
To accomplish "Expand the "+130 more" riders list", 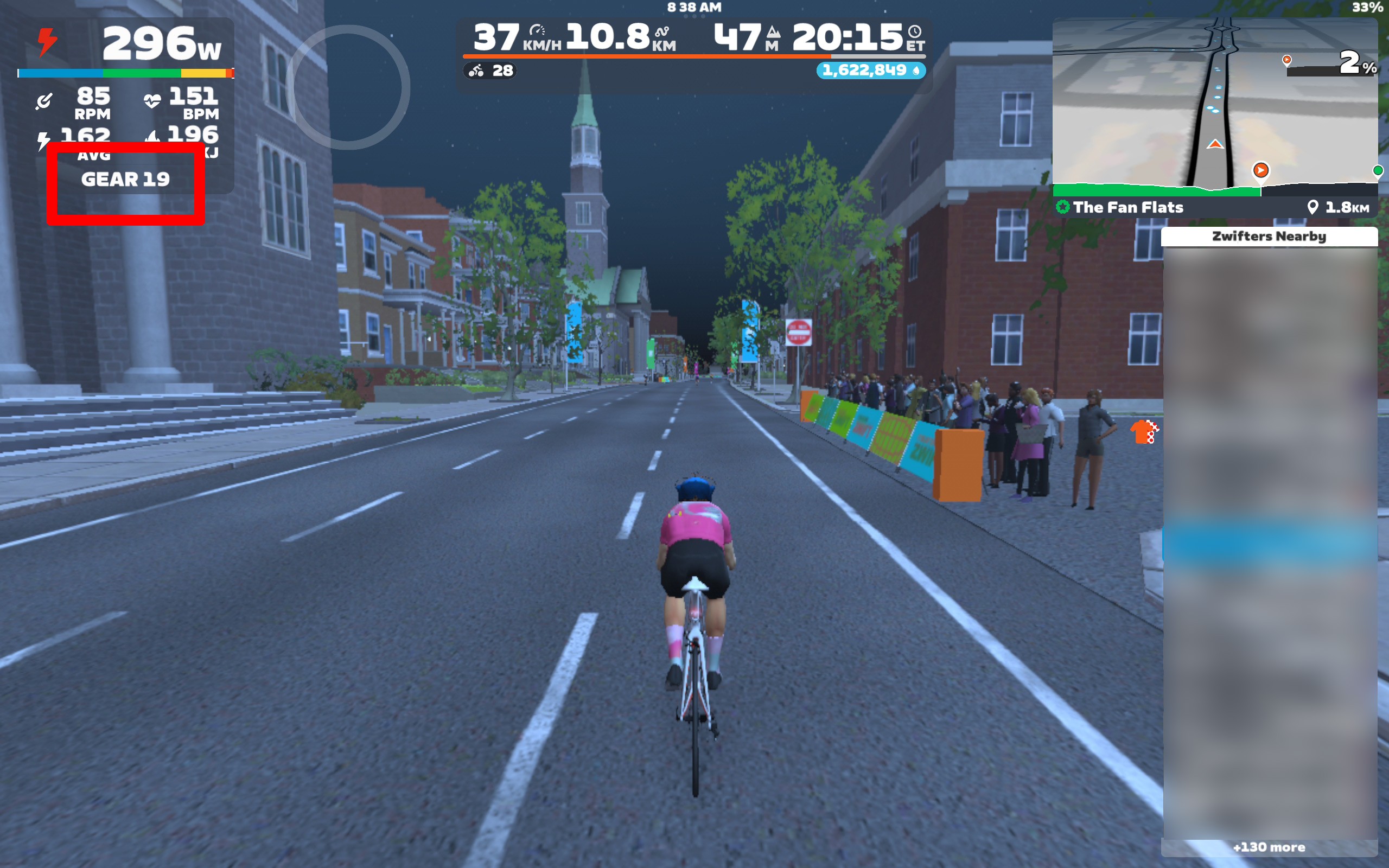I will [x=1269, y=847].
